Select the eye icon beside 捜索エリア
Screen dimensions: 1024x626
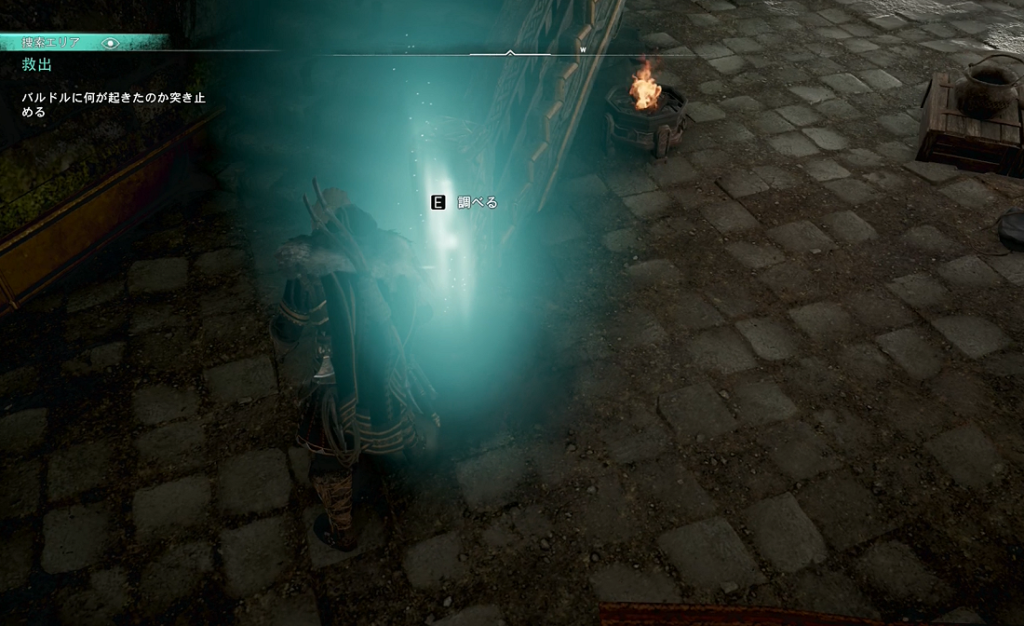coord(111,43)
